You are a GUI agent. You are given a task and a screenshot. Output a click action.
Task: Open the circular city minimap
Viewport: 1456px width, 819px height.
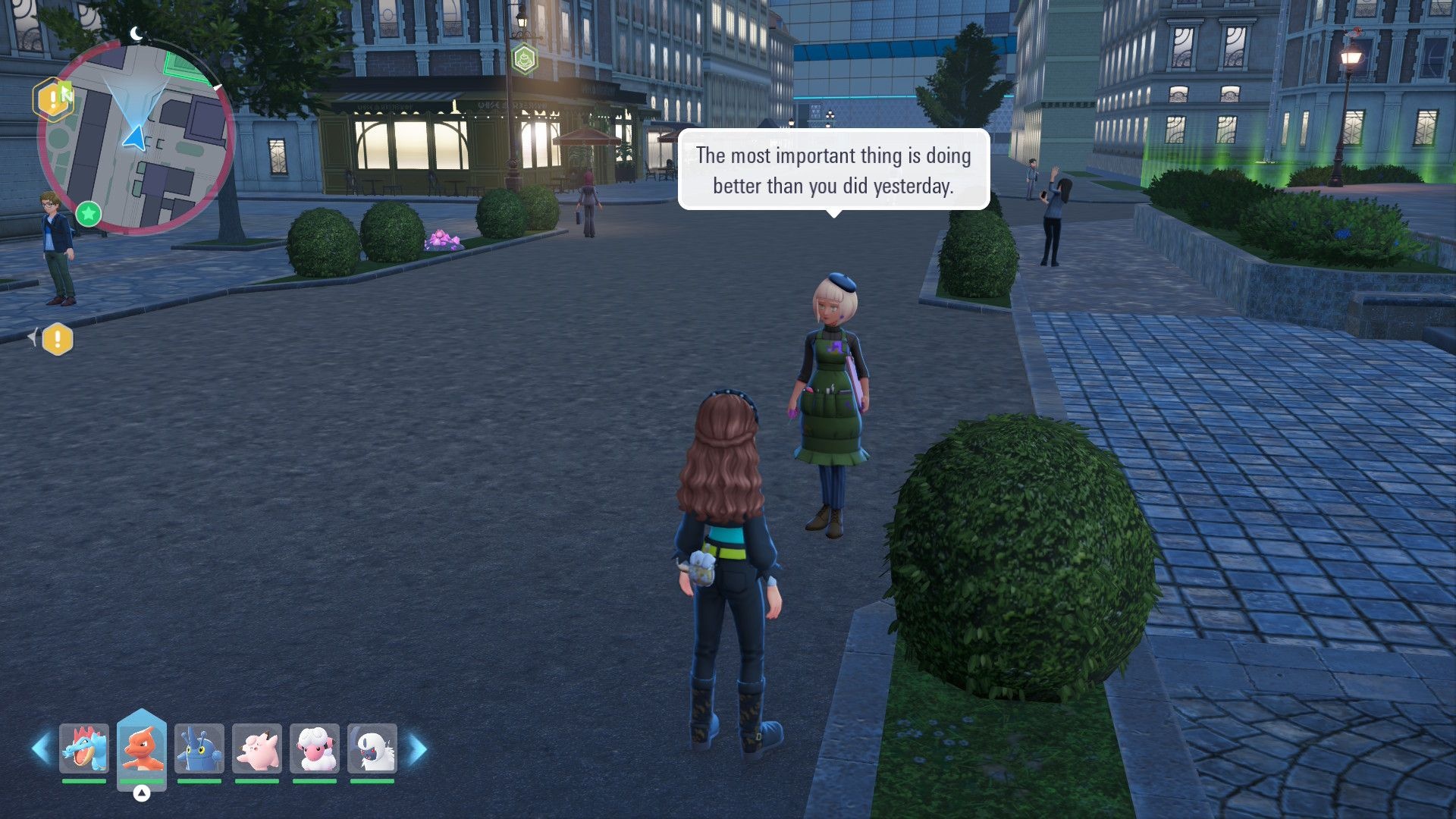[136, 136]
